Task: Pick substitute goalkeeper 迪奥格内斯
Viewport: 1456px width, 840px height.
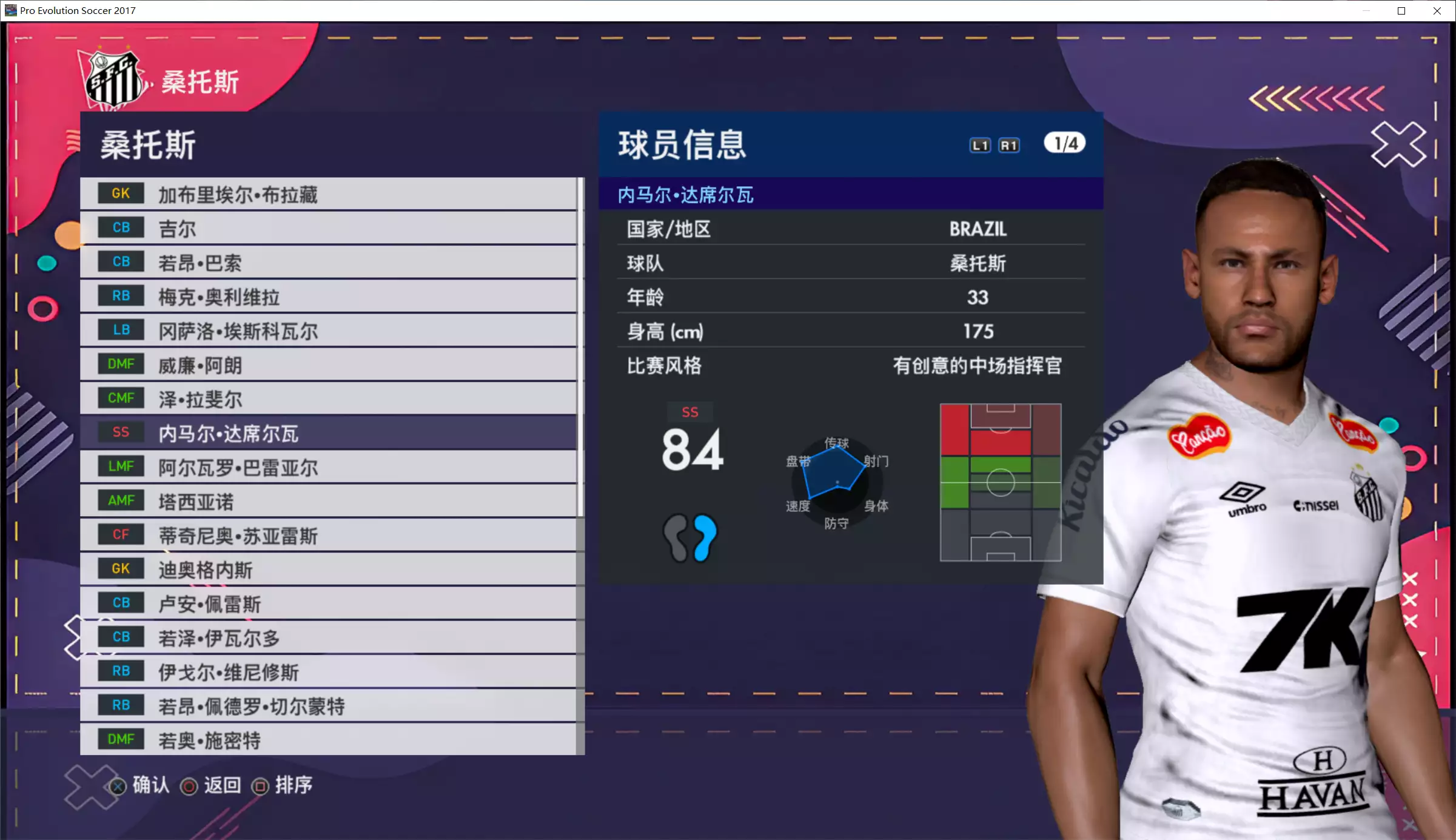Action: [x=327, y=569]
